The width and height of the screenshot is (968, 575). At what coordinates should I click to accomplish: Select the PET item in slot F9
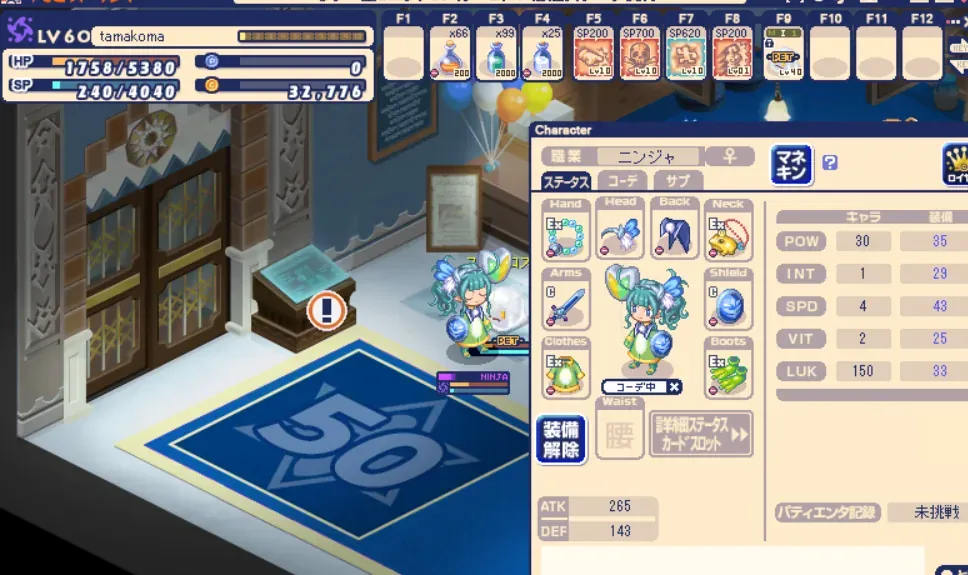point(783,53)
